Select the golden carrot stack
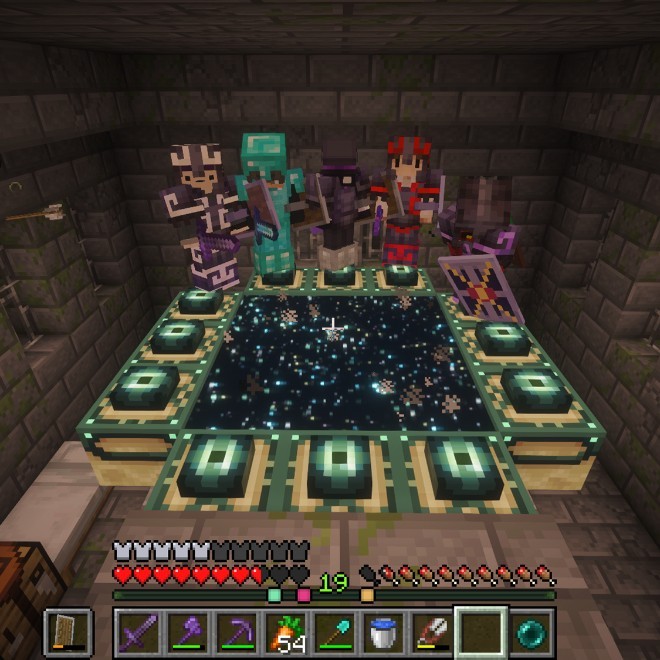 [x=285, y=632]
